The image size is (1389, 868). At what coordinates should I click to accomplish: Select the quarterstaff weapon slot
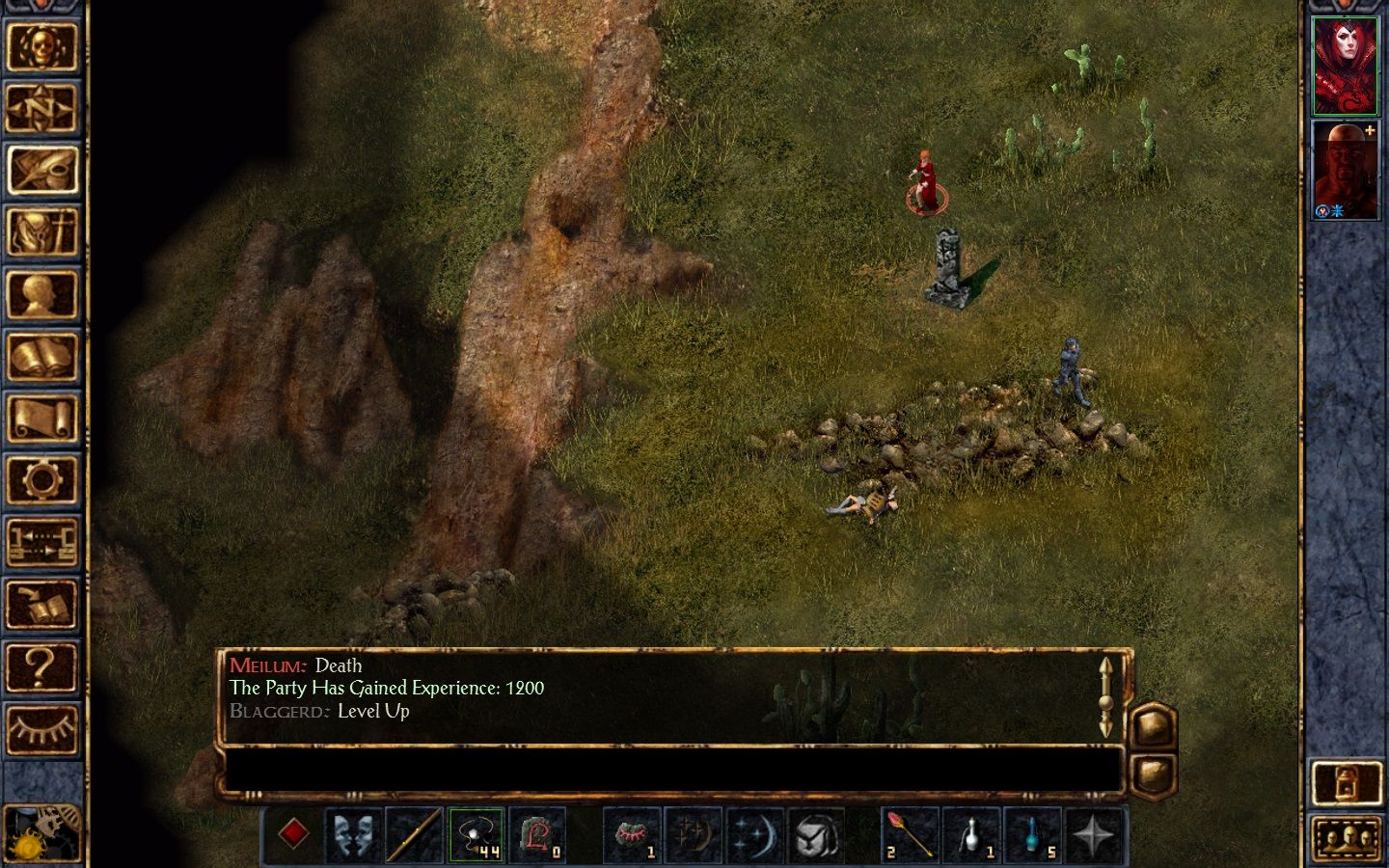[x=415, y=835]
